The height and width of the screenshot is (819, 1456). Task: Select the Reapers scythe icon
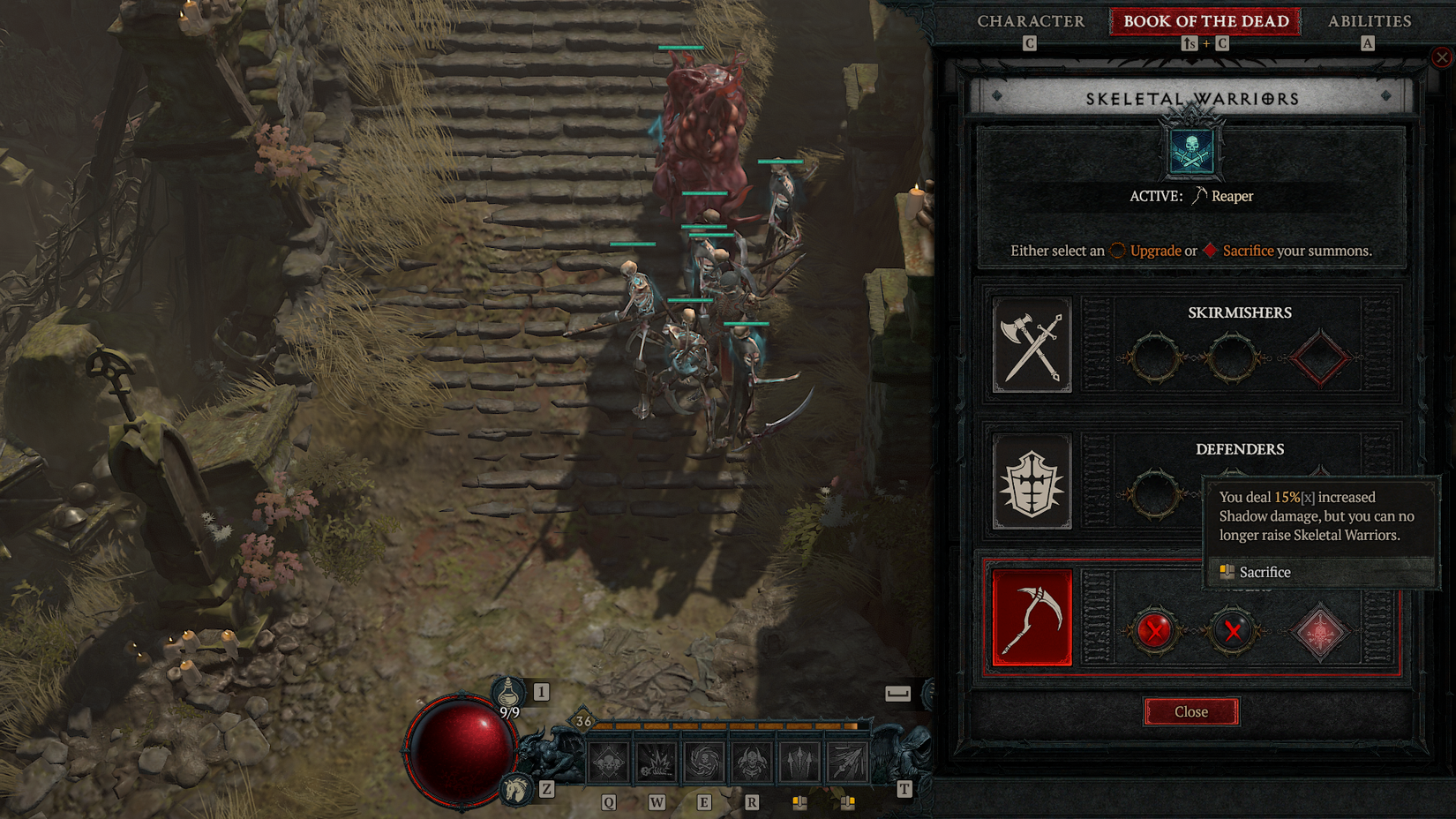1031,619
